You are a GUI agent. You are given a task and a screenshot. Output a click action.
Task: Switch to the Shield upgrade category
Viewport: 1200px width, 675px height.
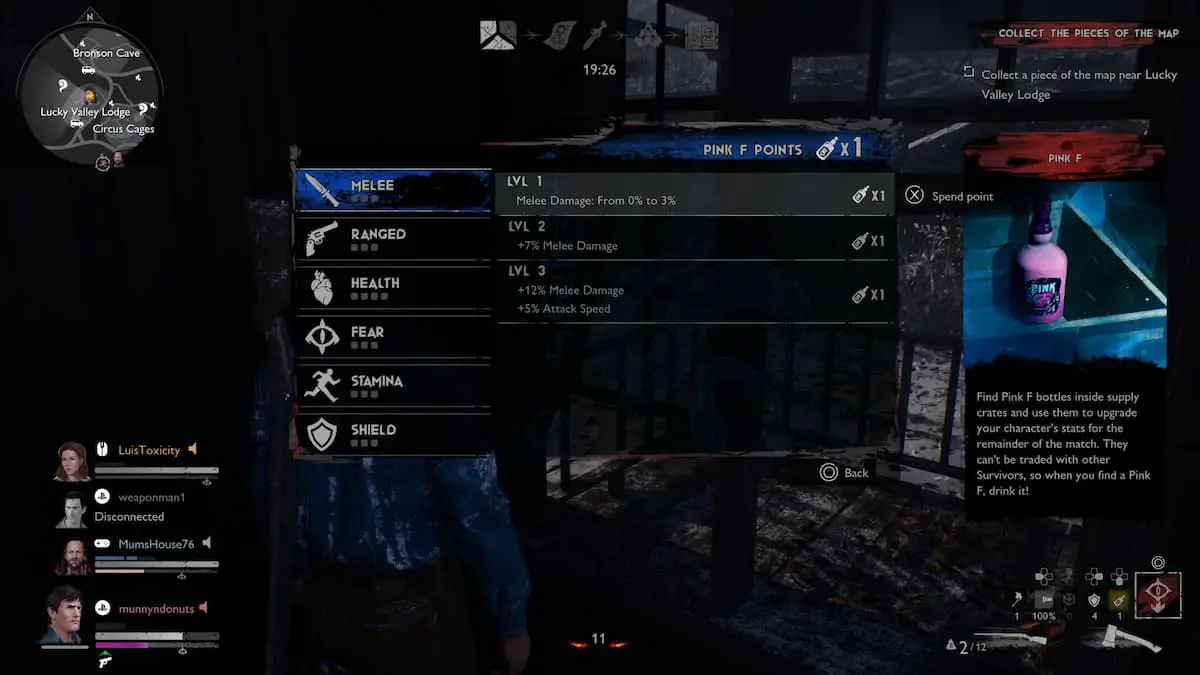point(392,435)
